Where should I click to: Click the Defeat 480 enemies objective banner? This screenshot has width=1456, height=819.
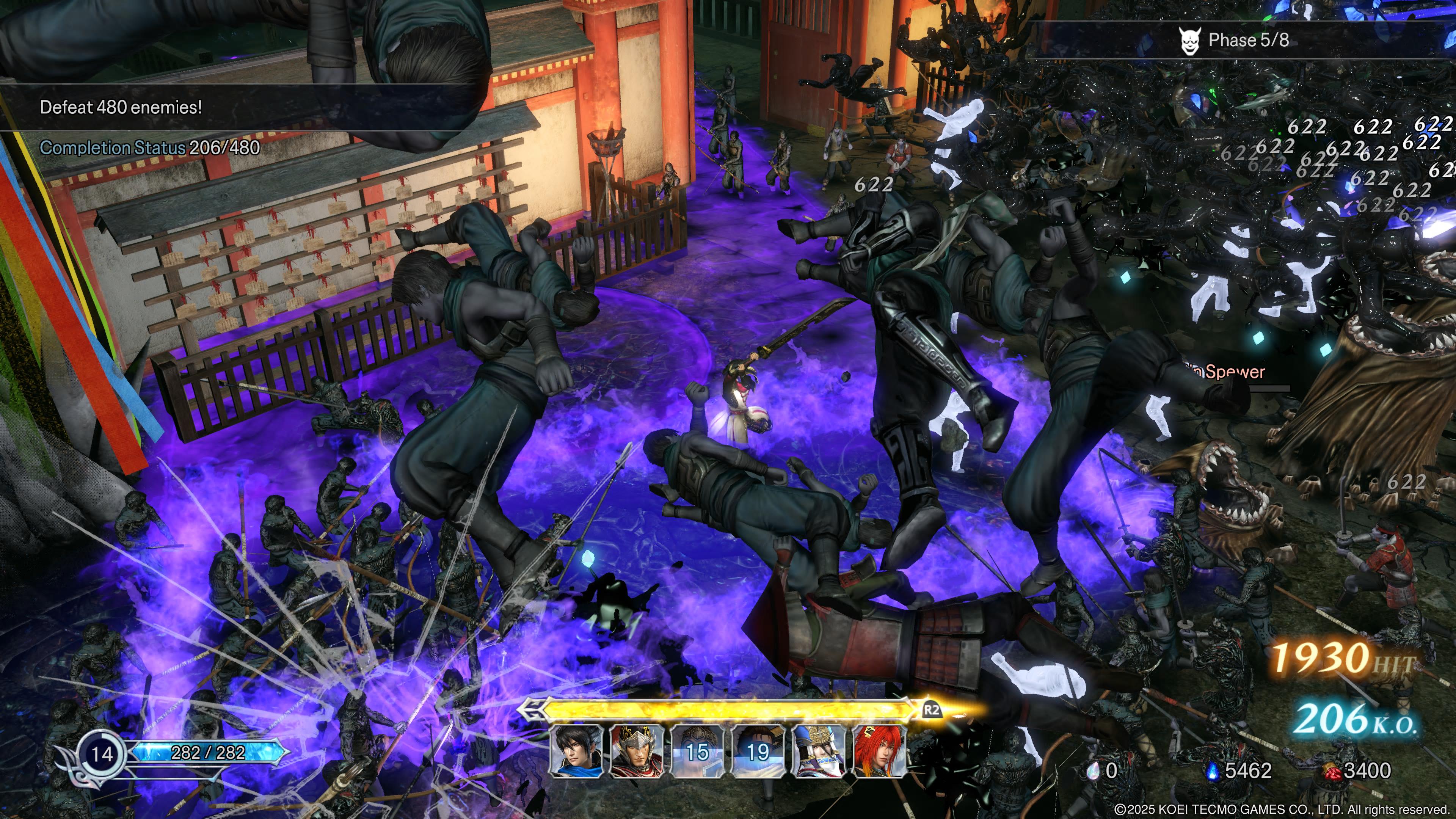(x=121, y=107)
